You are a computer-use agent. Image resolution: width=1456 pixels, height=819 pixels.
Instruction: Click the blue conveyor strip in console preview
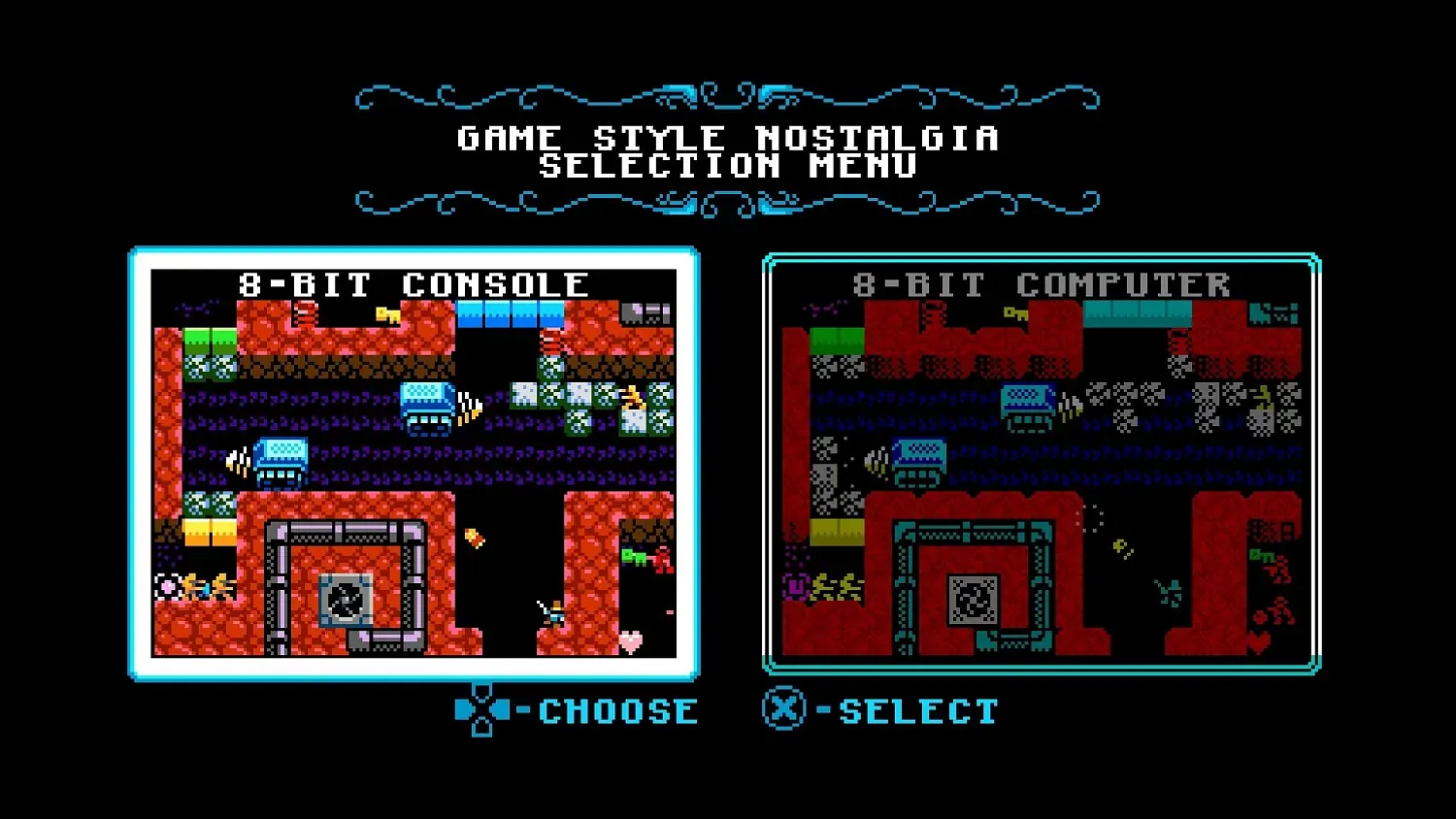[x=510, y=312]
